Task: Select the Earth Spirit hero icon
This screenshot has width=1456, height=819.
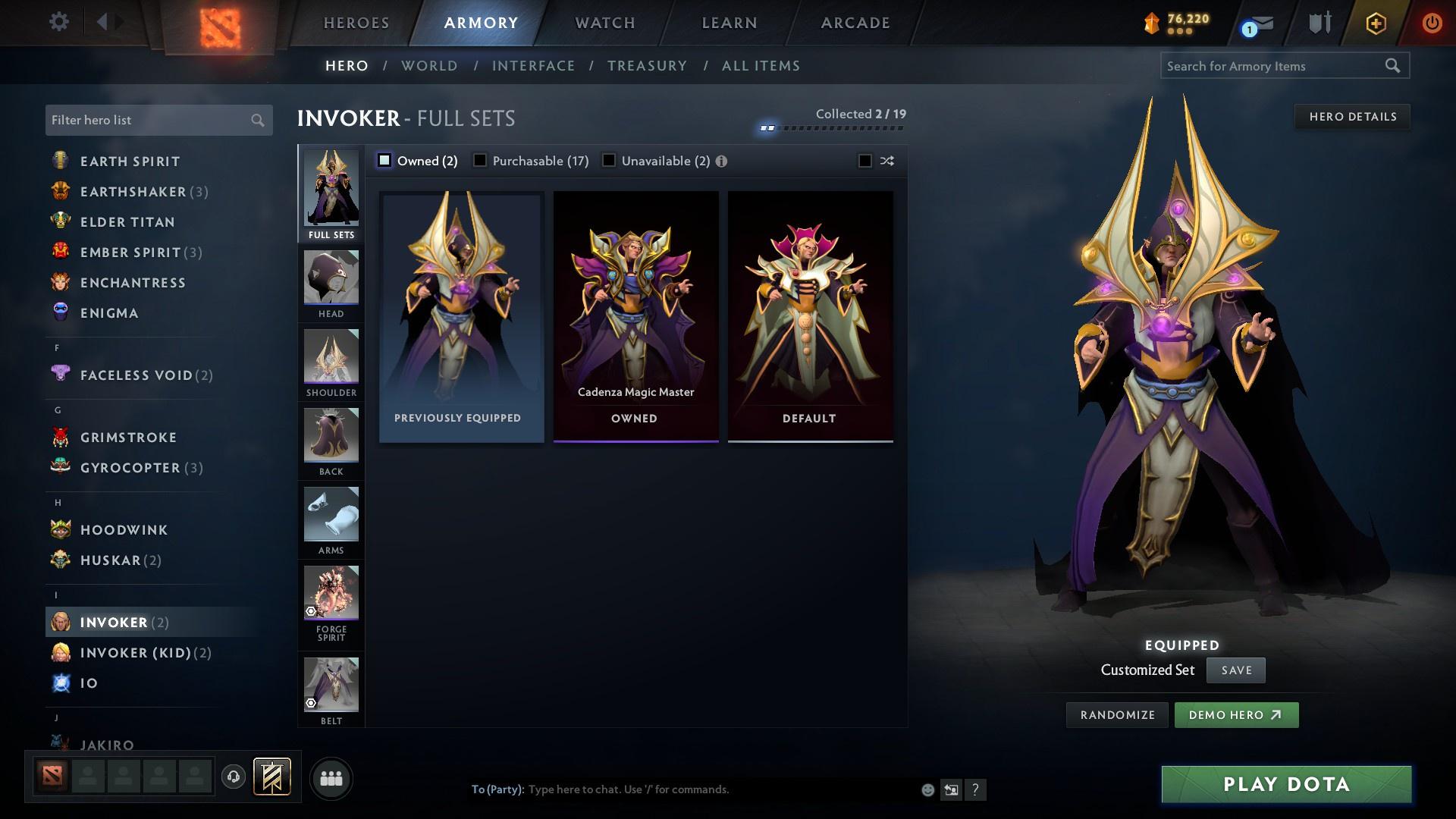Action: coord(61,161)
